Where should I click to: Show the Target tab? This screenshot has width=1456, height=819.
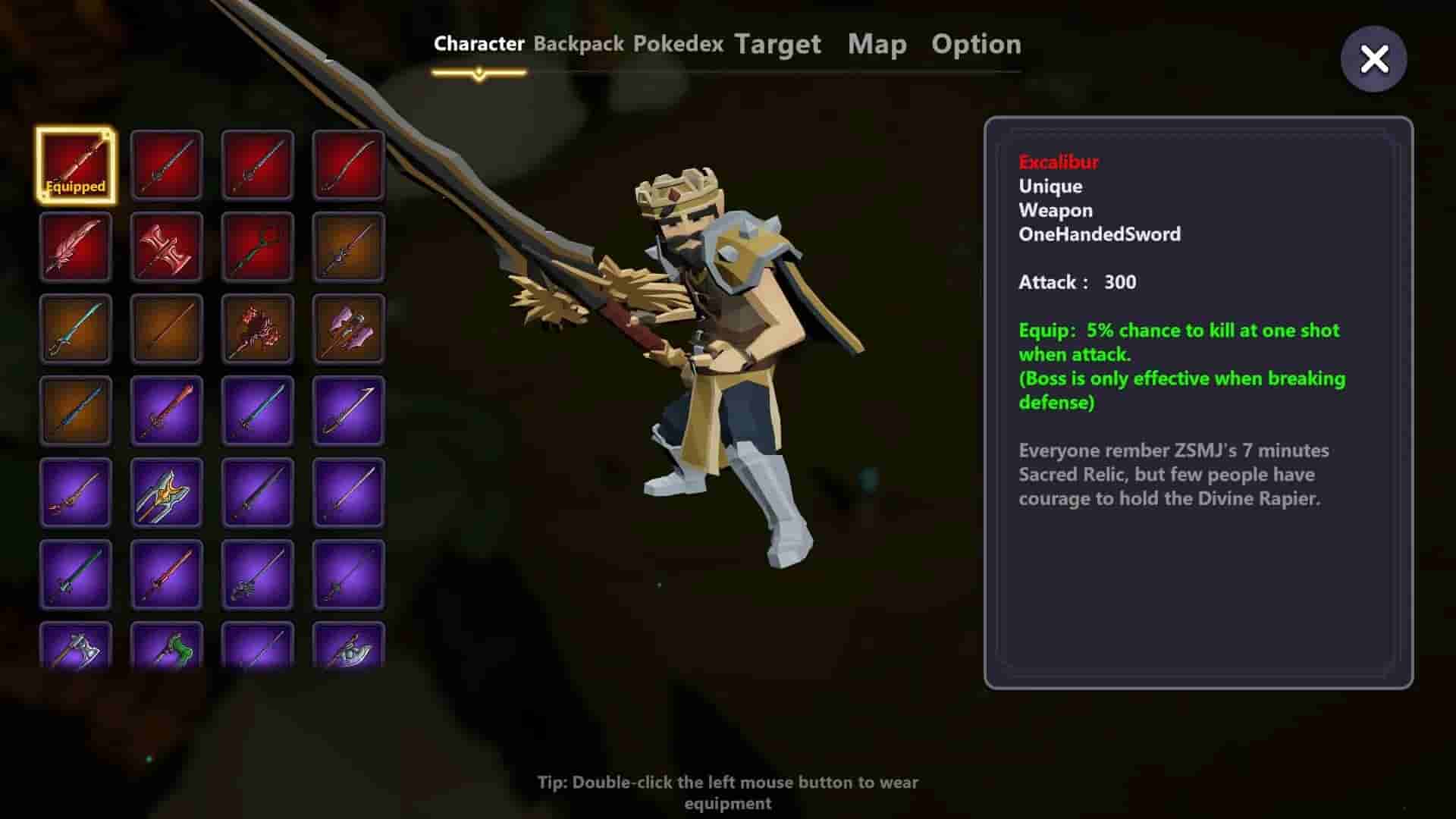pyautogui.click(x=777, y=44)
